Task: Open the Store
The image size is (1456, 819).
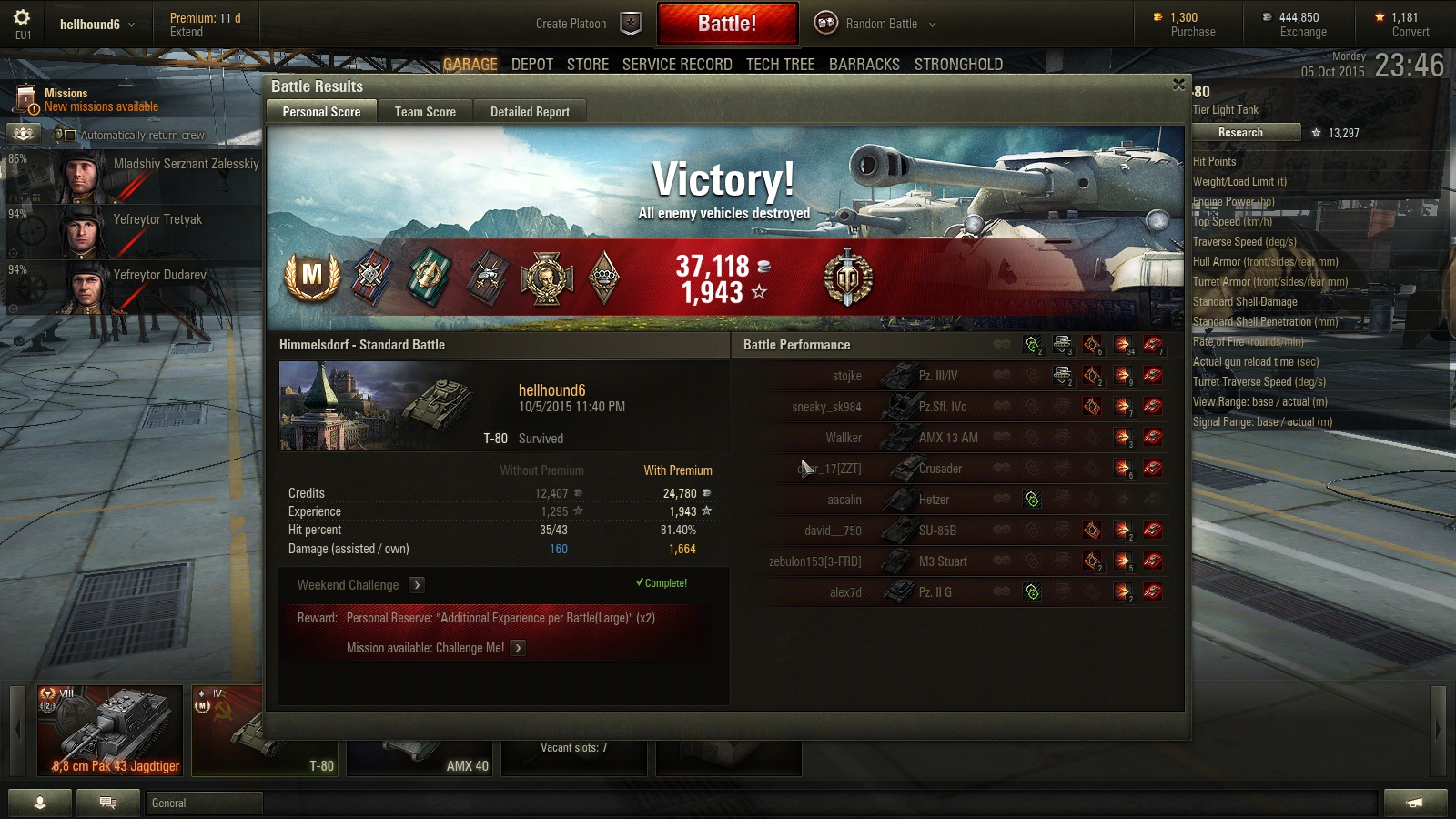Action: 587,65
